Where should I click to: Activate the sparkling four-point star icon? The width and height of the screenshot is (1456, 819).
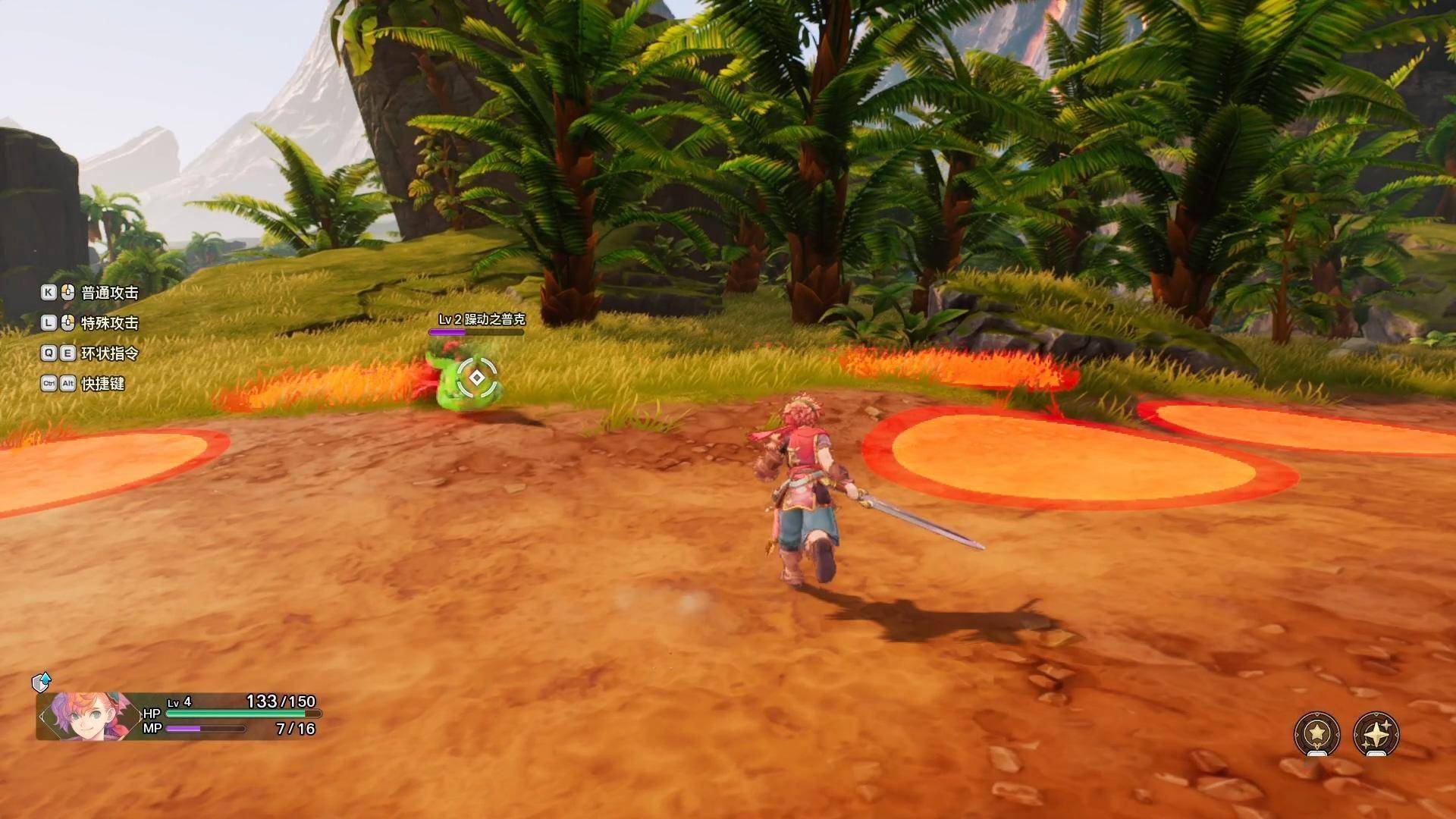click(1376, 733)
